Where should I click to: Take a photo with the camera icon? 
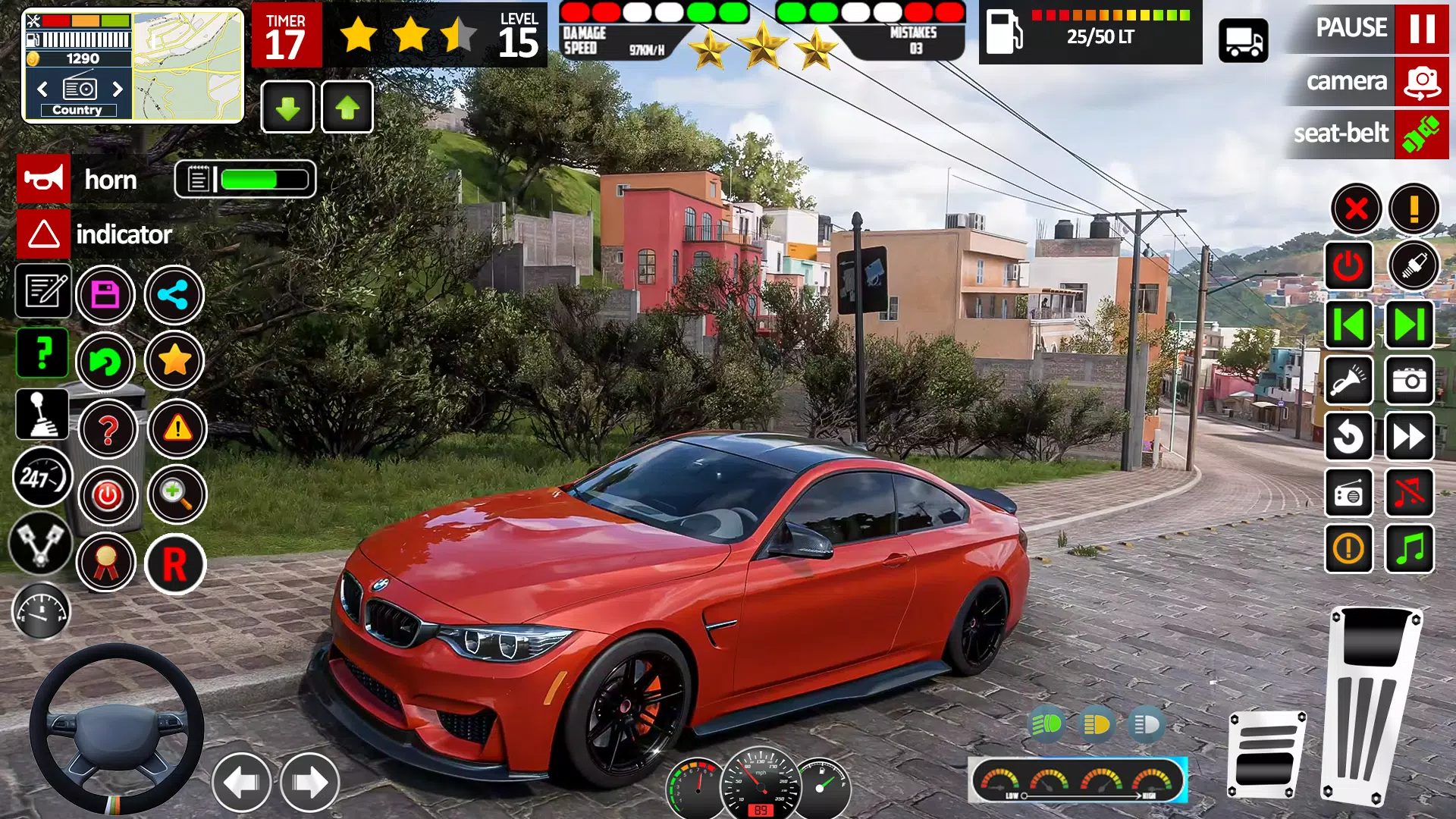pyautogui.click(x=1410, y=381)
